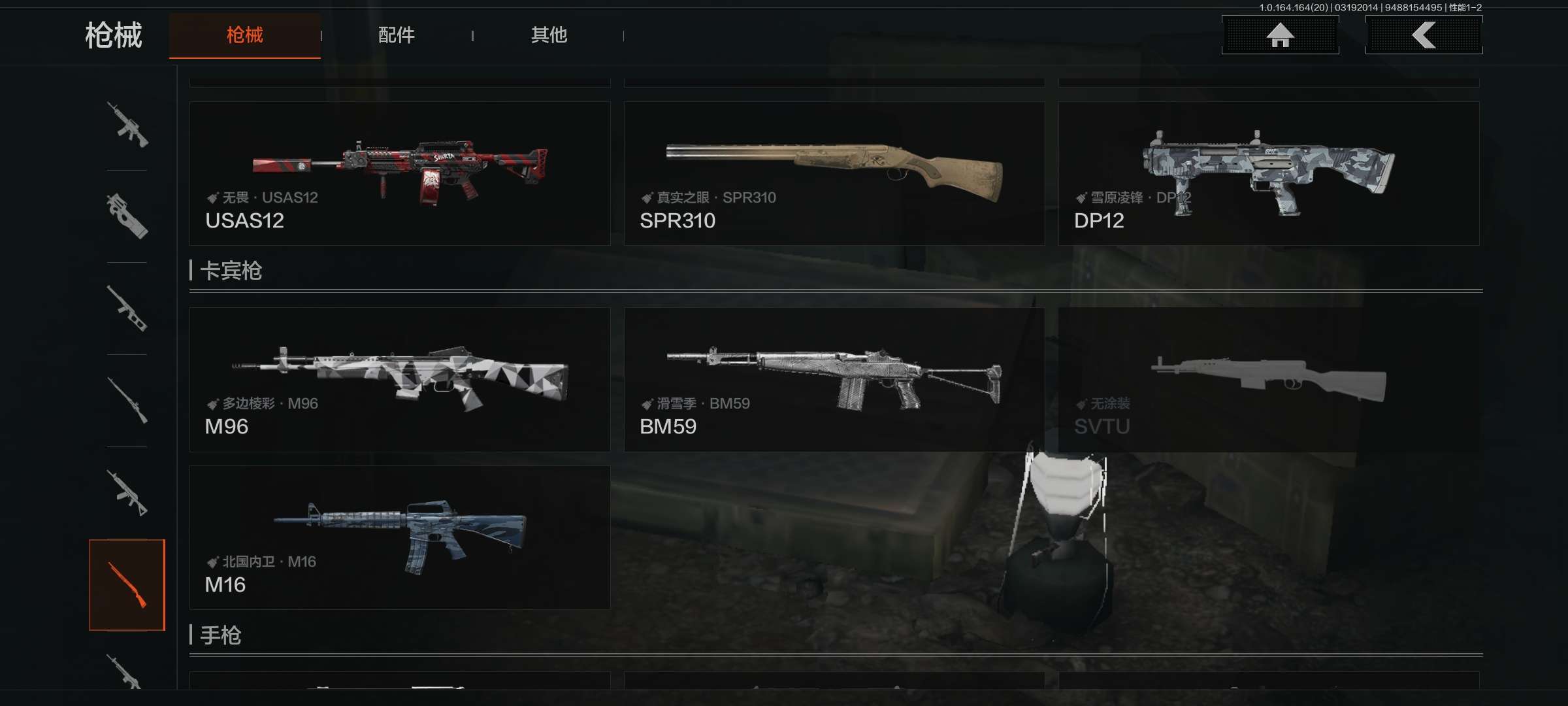Select the 枪械 firearms tab

[244, 35]
